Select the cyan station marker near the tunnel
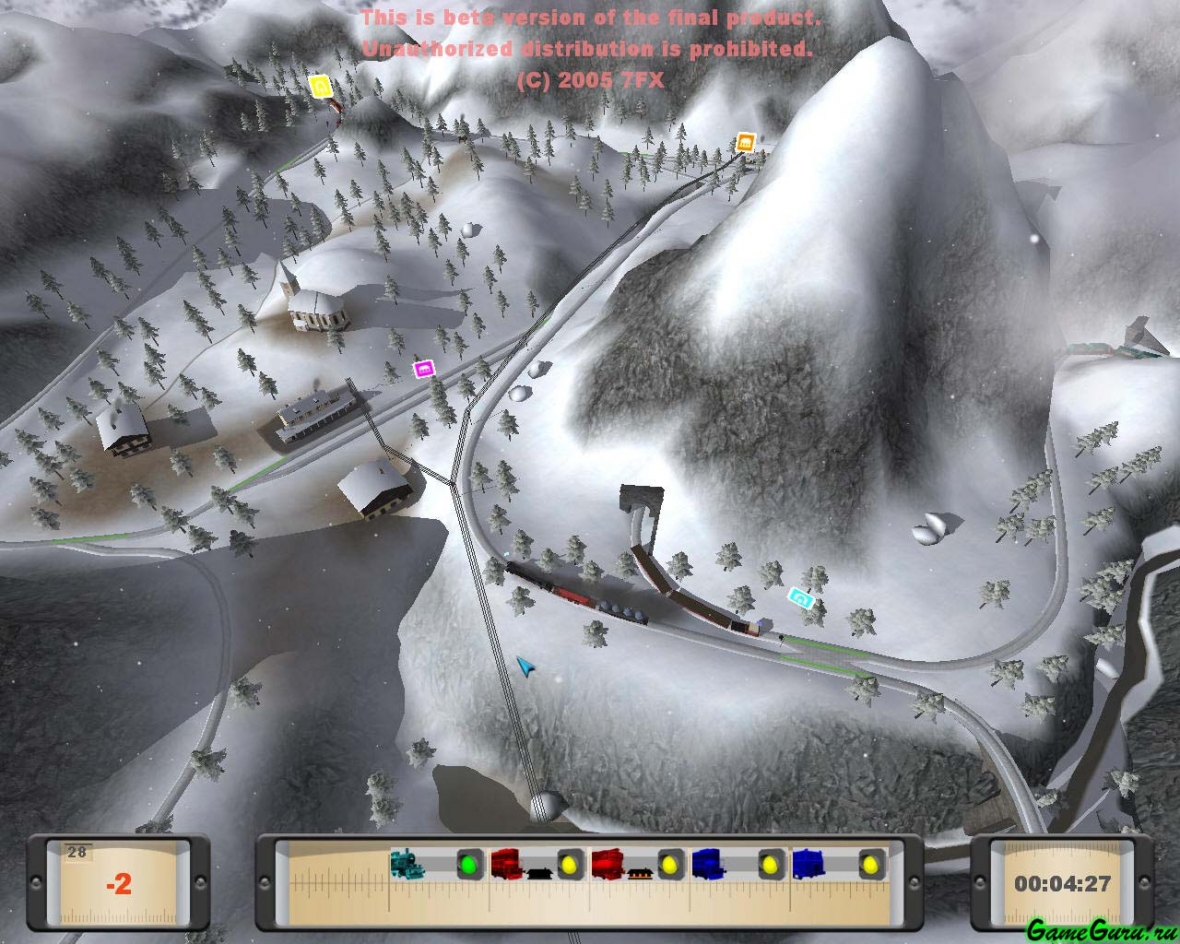1180x944 pixels. tap(800, 598)
